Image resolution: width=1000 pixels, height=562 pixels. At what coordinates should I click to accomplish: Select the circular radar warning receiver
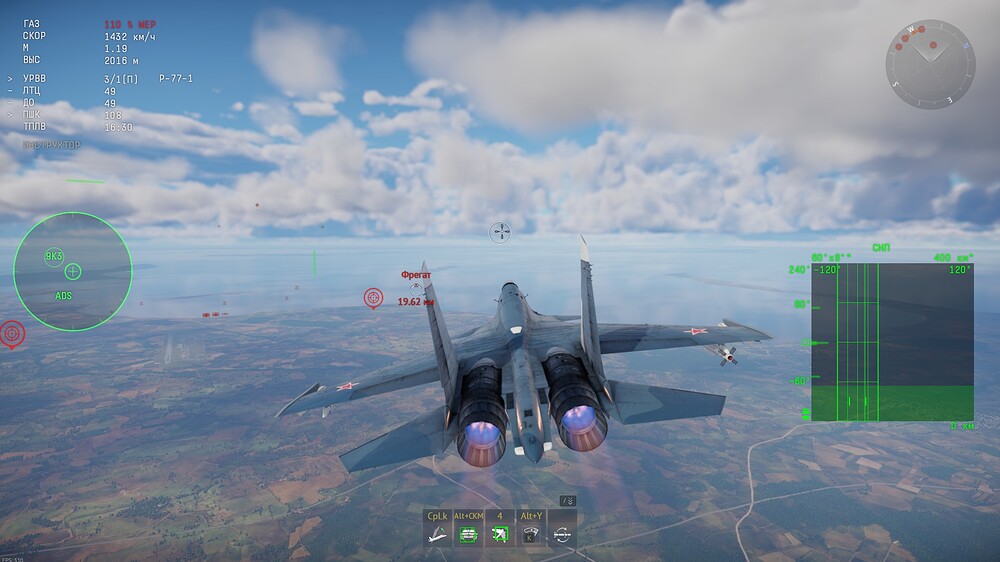click(73, 272)
